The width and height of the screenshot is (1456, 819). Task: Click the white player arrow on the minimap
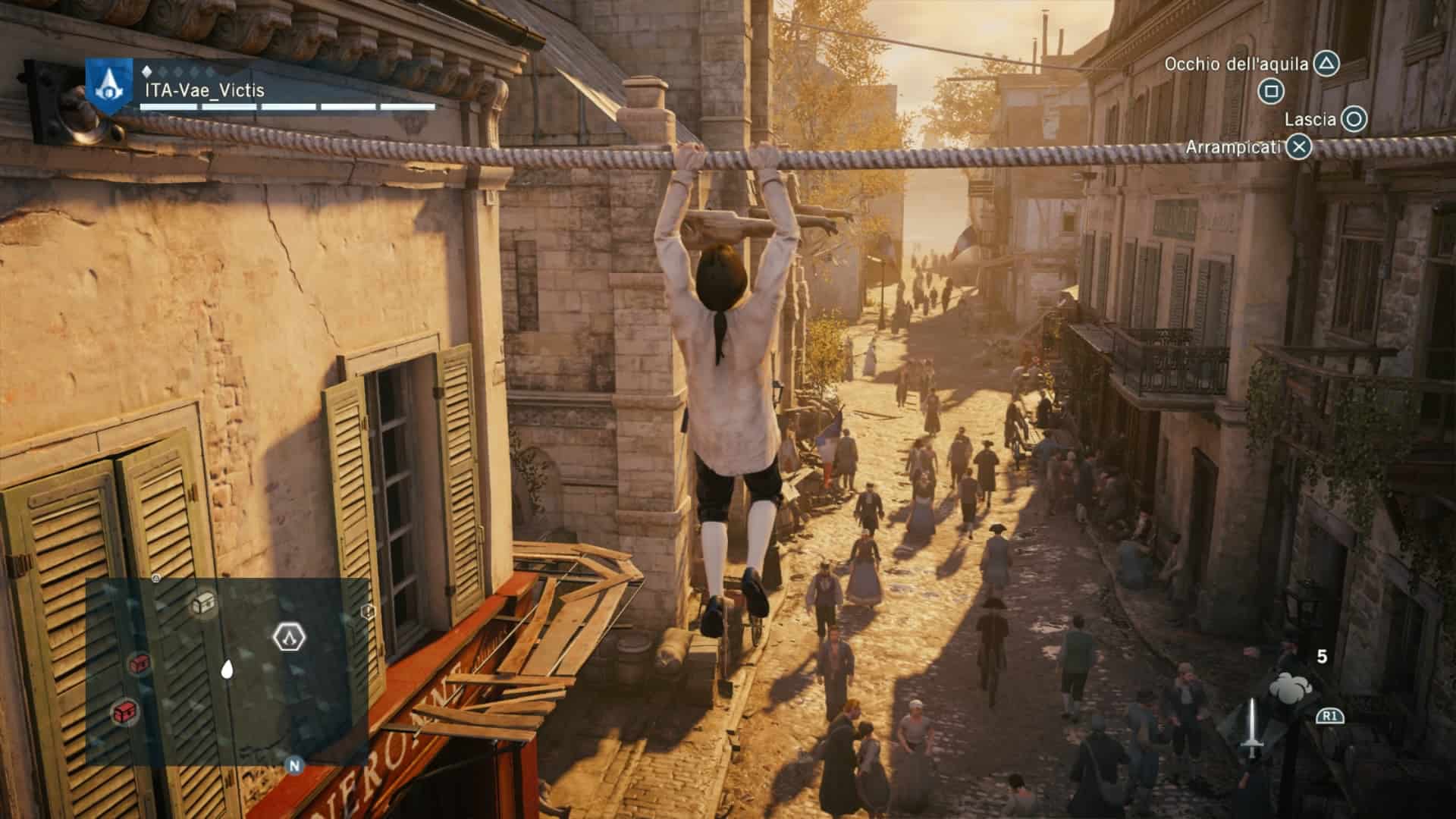226,669
